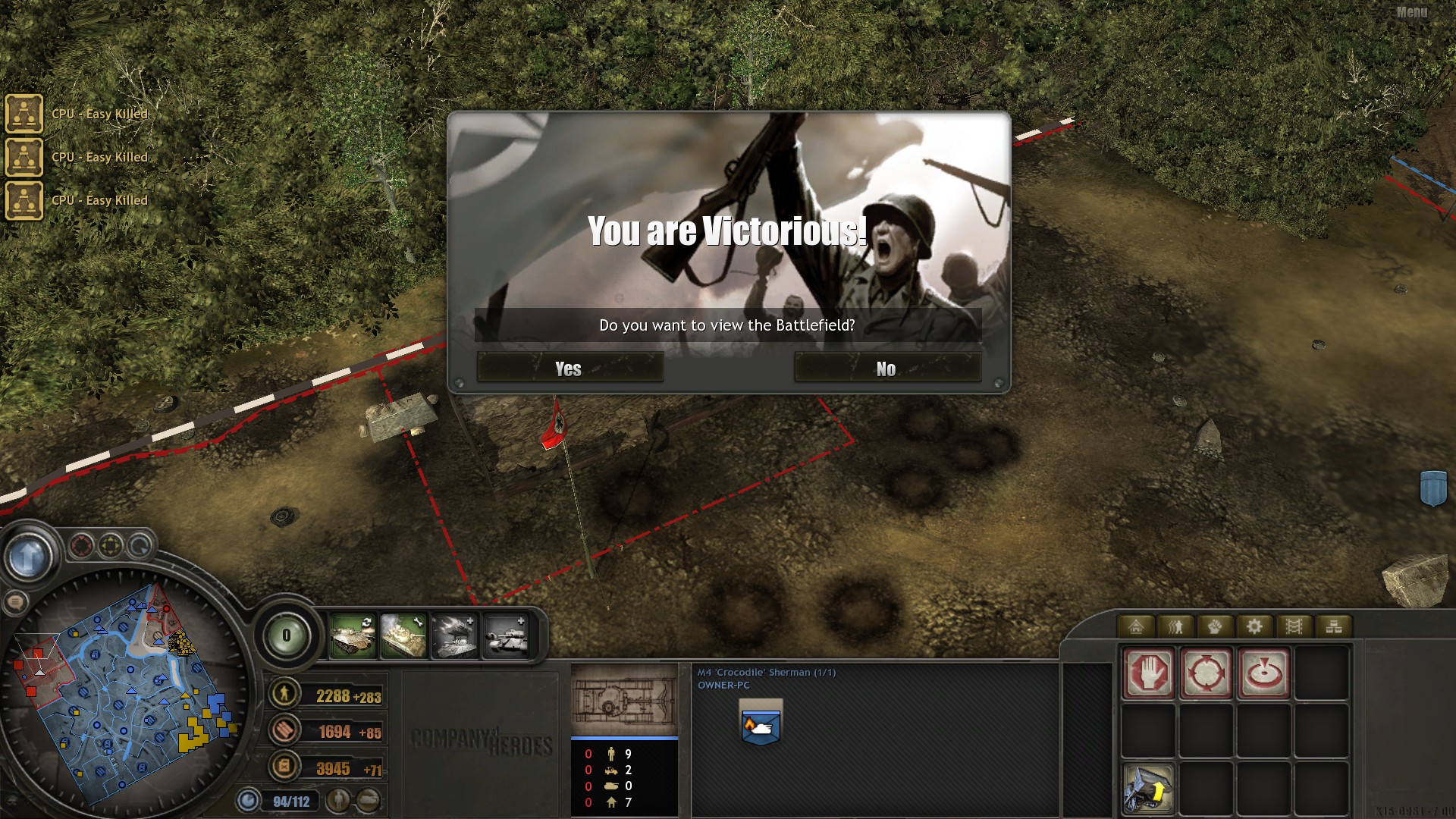The image size is (1456, 819).
Task: Toggle minimap rotation with the blue arrow
Action: click(x=140, y=546)
